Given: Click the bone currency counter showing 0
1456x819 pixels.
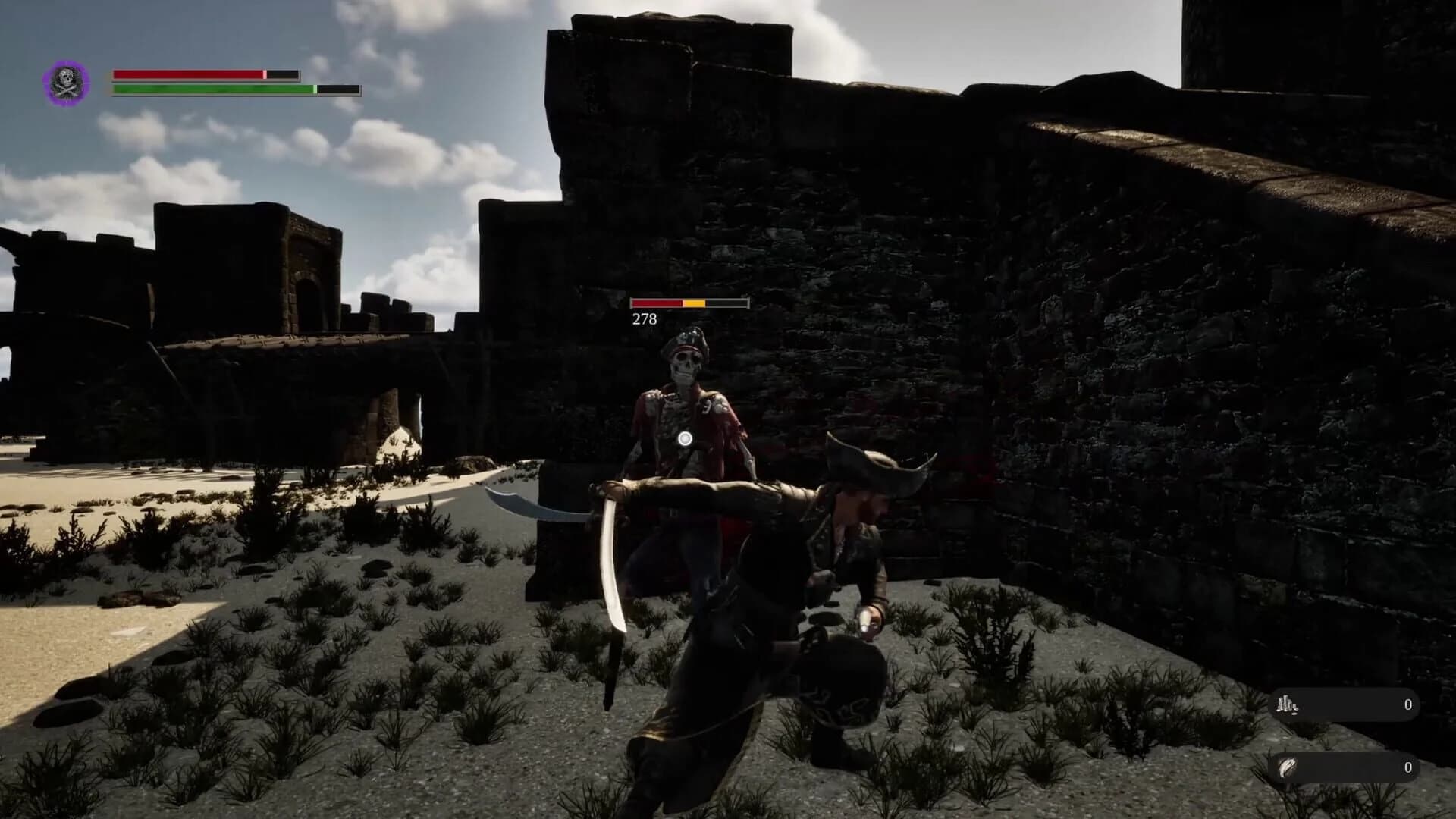Looking at the screenshot, I should [1408, 705].
